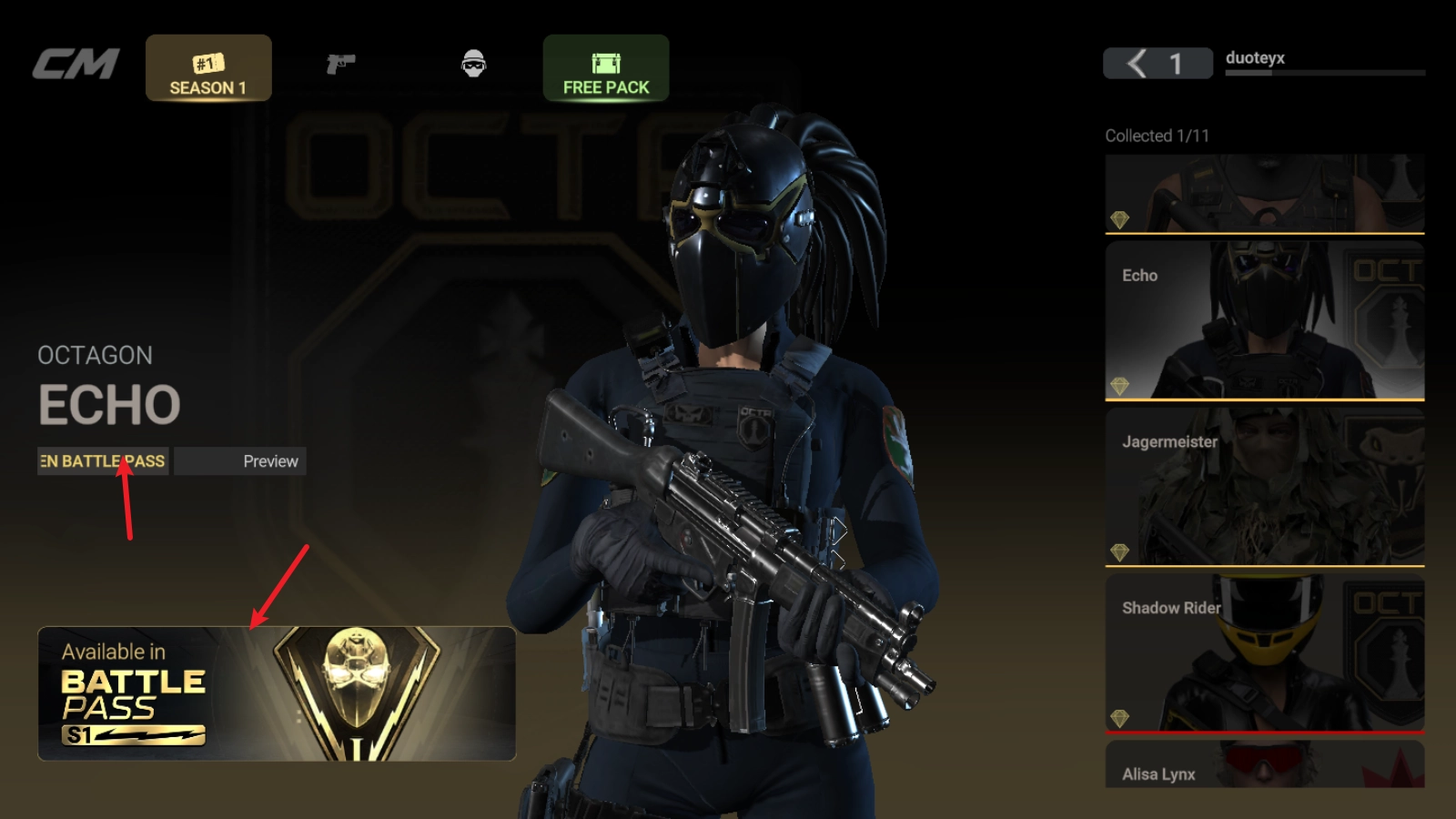
Task: Select the Echo agent card
Action: click(x=1264, y=320)
